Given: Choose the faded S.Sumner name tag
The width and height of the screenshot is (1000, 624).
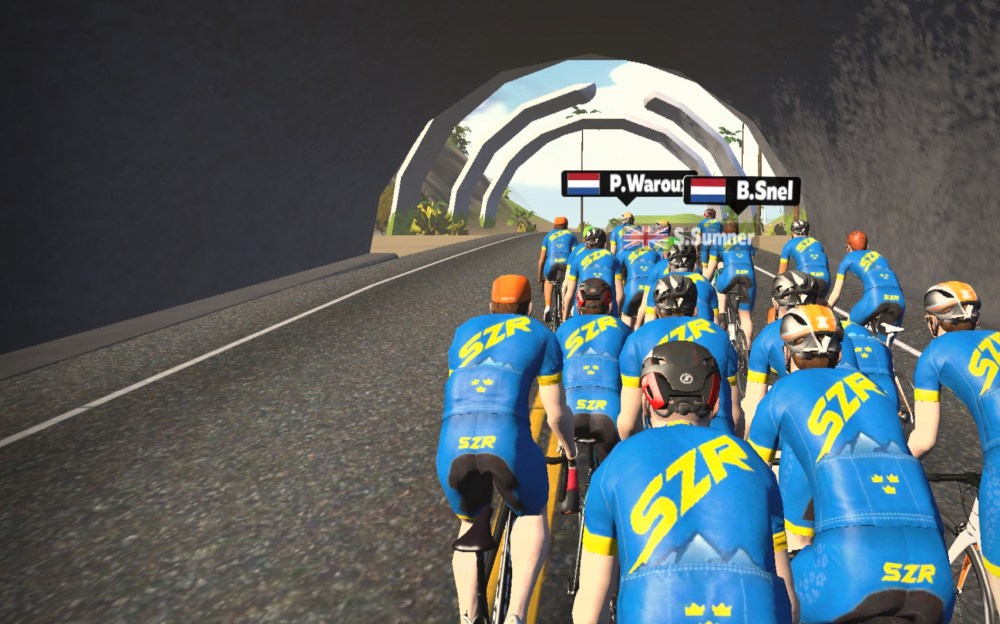Looking at the screenshot, I should coord(688,237).
